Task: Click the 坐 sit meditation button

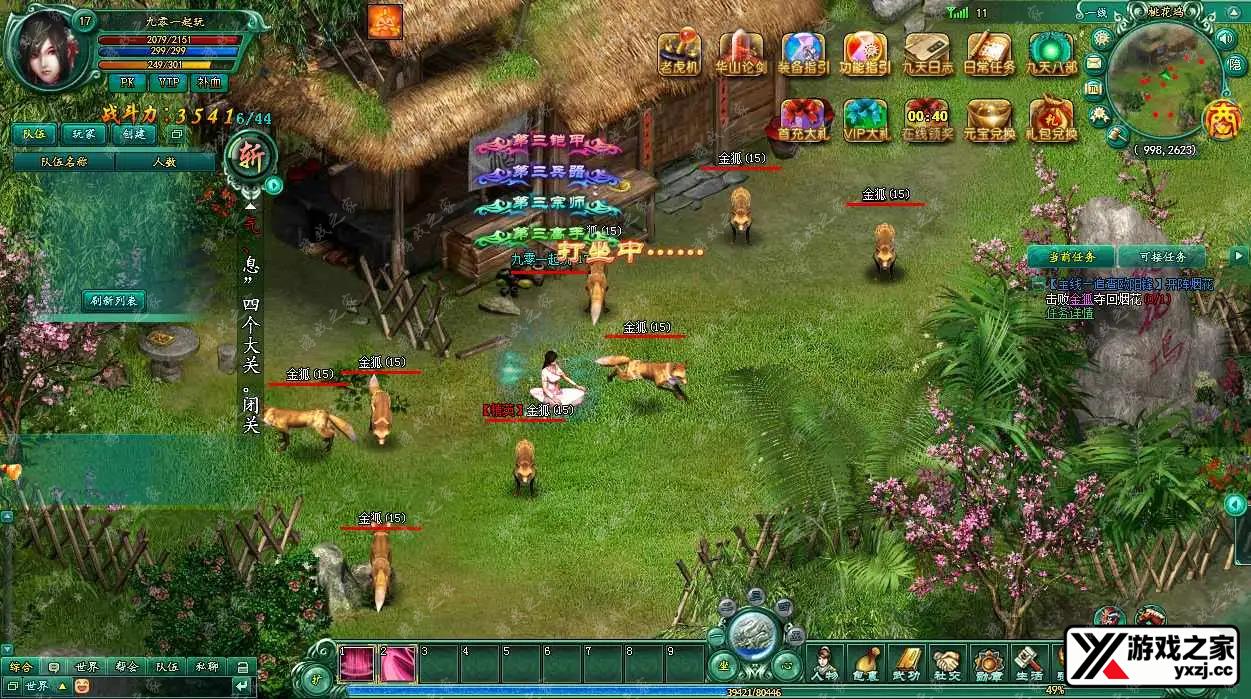Action: pos(721,665)
